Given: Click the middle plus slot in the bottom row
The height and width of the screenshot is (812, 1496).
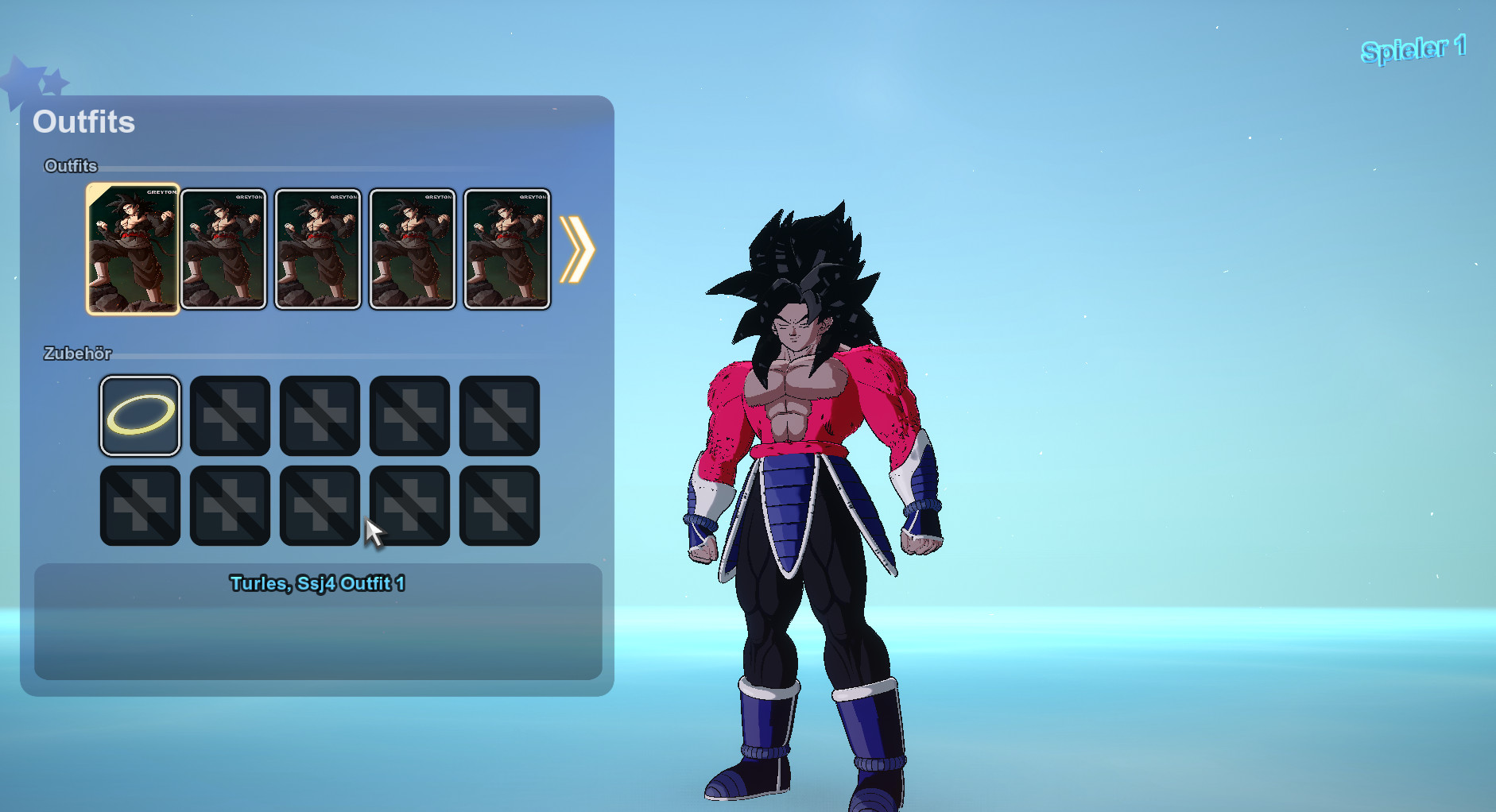Looking at the screenshot, I should pos(320,505).
